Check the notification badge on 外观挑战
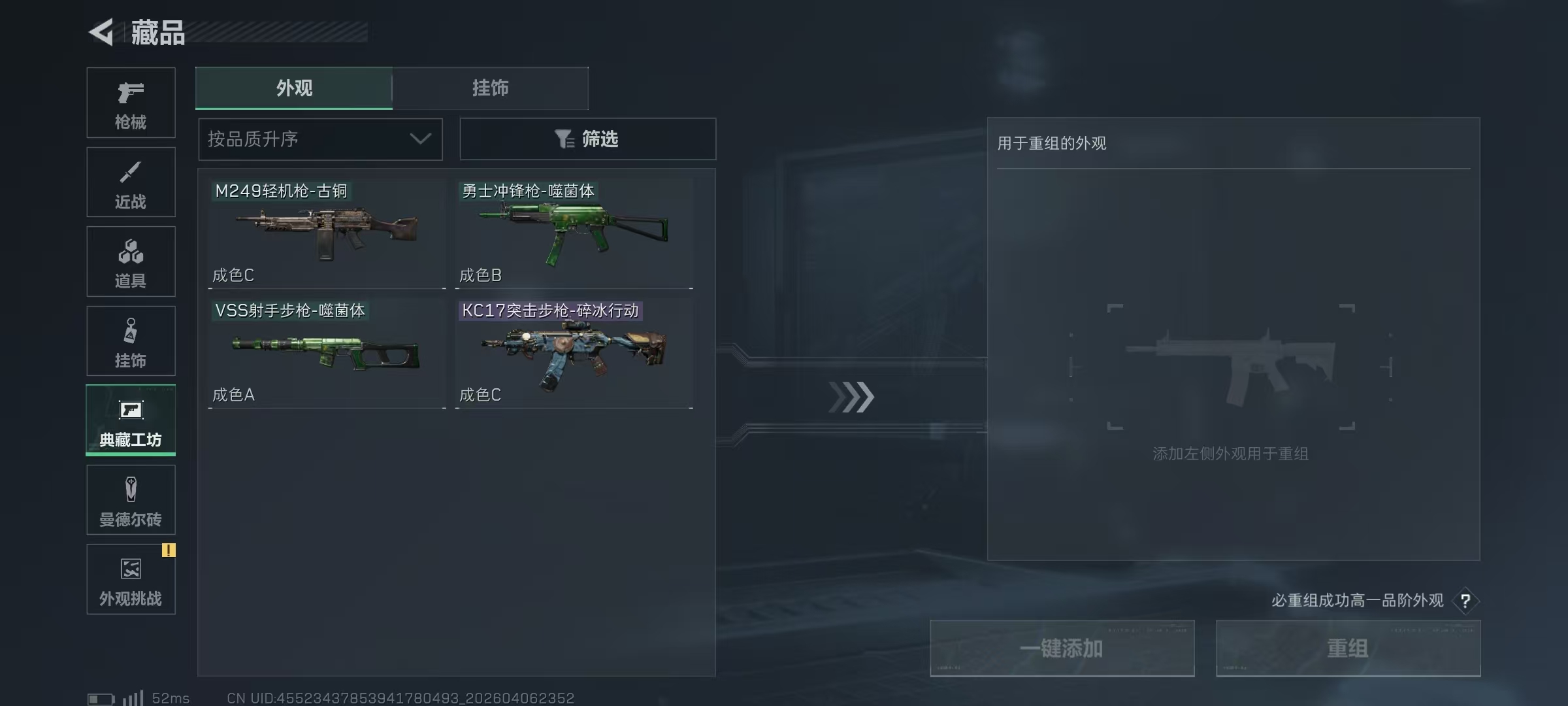 (170, 551)
